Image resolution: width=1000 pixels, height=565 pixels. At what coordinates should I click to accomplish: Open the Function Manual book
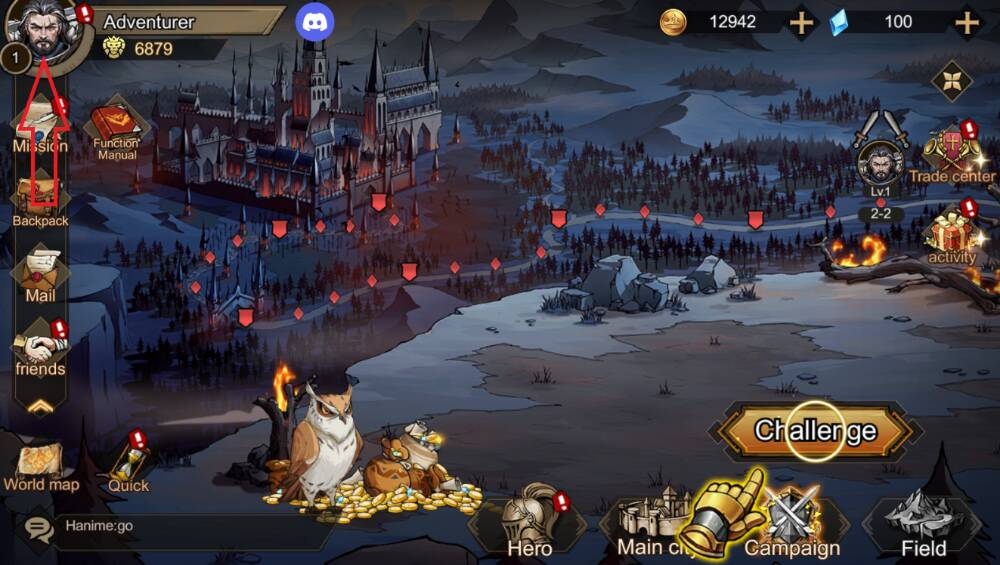116,130
